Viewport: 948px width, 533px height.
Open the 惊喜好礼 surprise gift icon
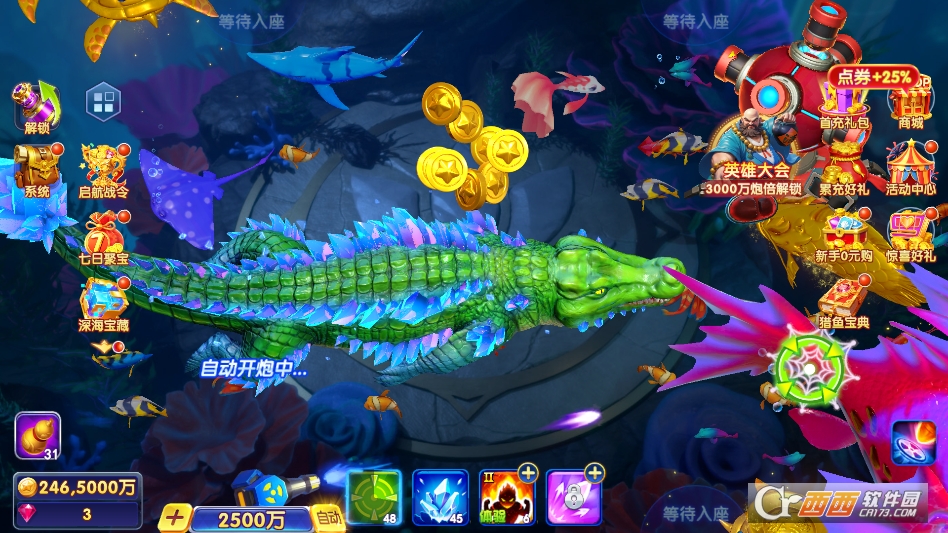(910, 236)
